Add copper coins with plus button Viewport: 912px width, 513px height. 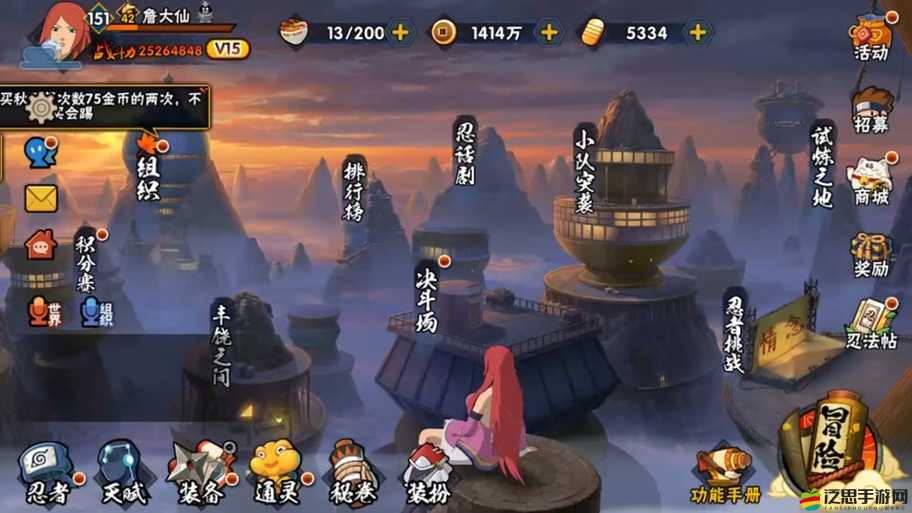click(548, 32)
